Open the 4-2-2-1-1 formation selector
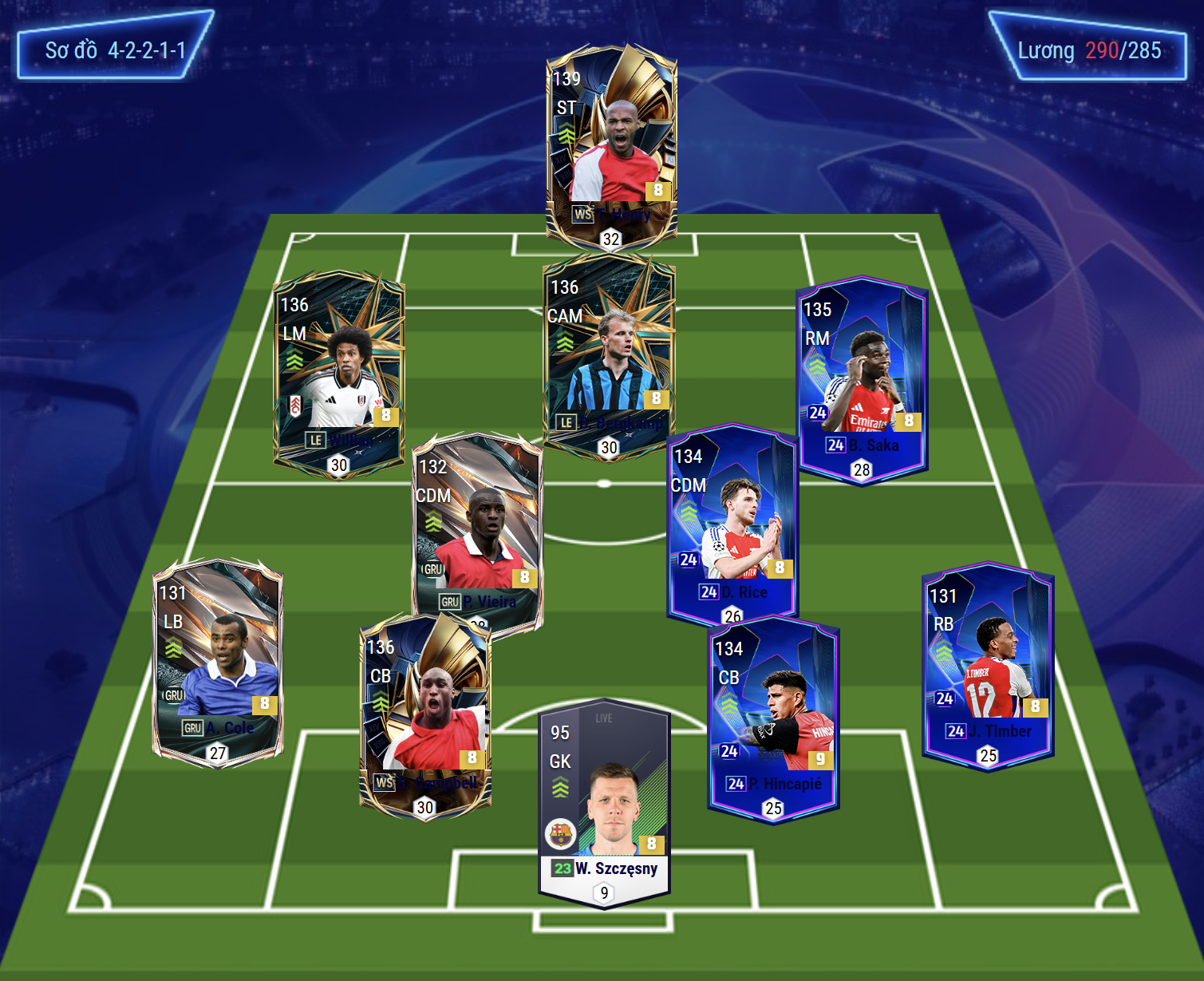 point(115,50)
